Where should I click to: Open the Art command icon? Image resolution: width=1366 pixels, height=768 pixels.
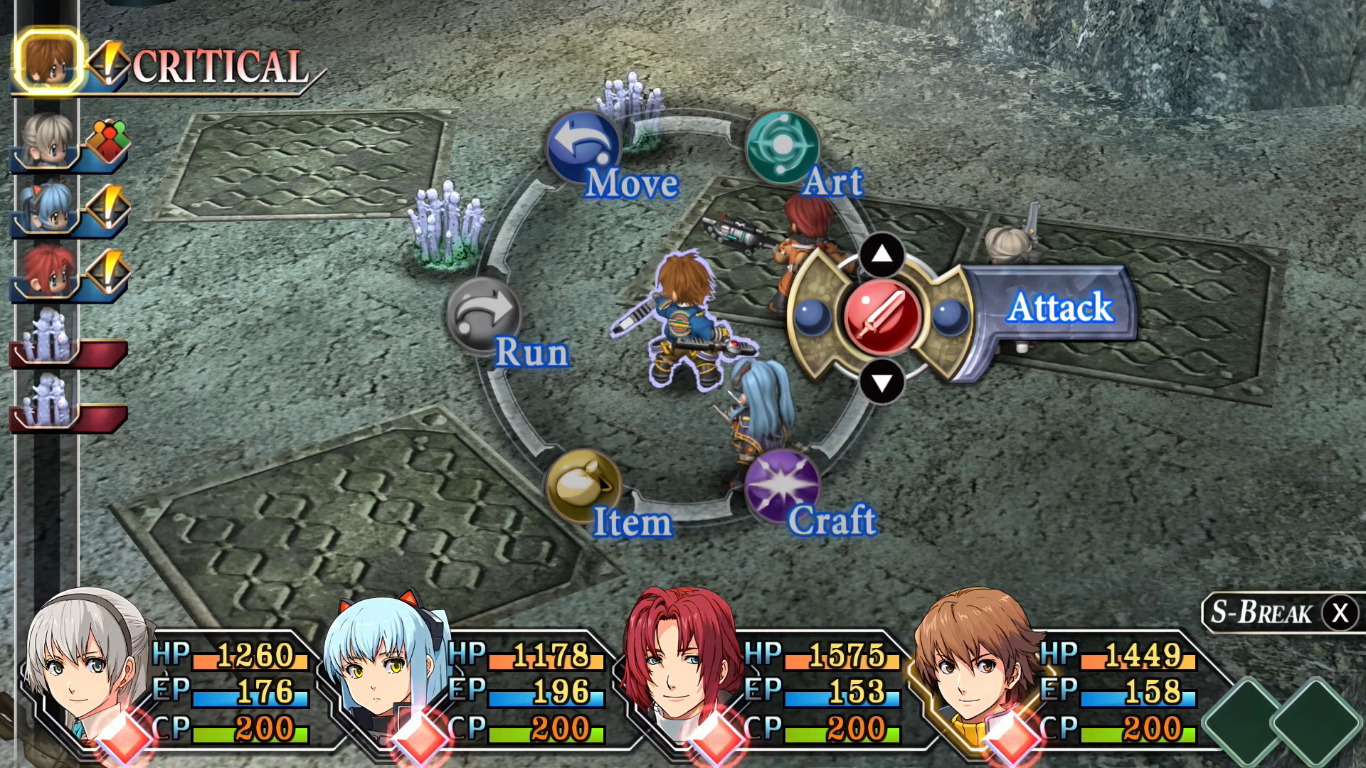tap(785, 145)
